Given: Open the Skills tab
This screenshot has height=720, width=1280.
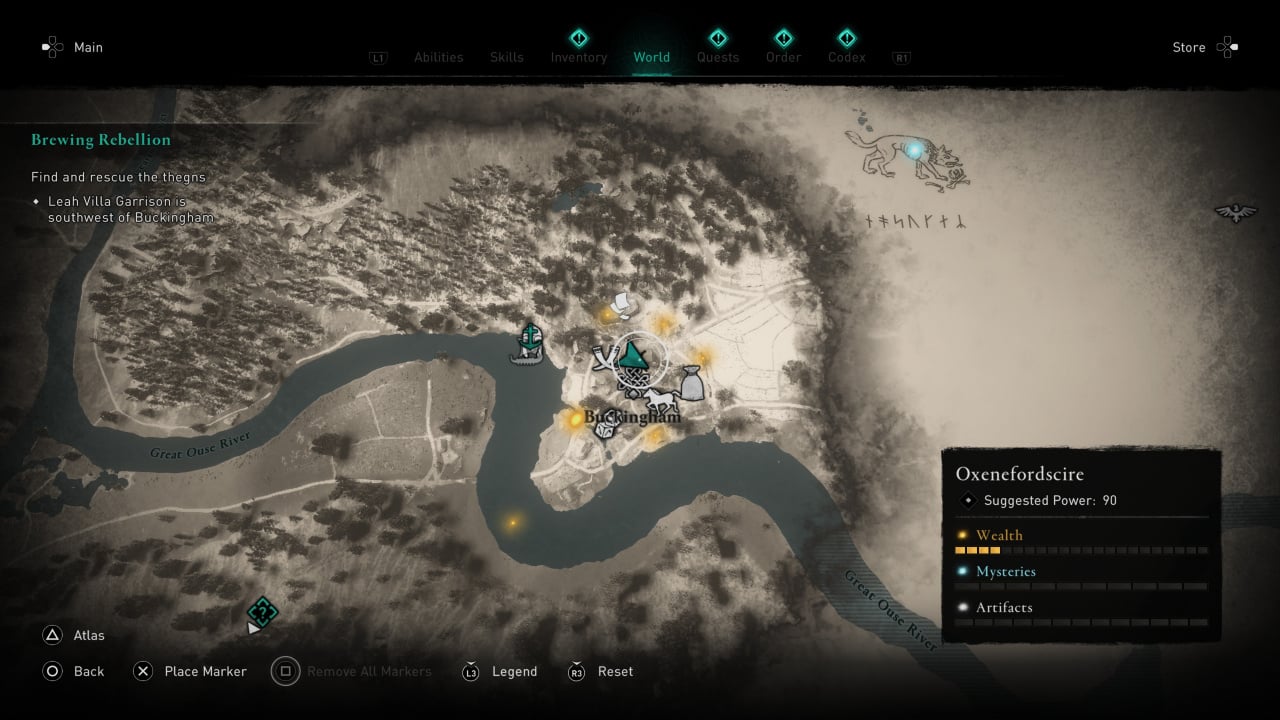Looking at the screenshot, I should [x=507, y=57].
